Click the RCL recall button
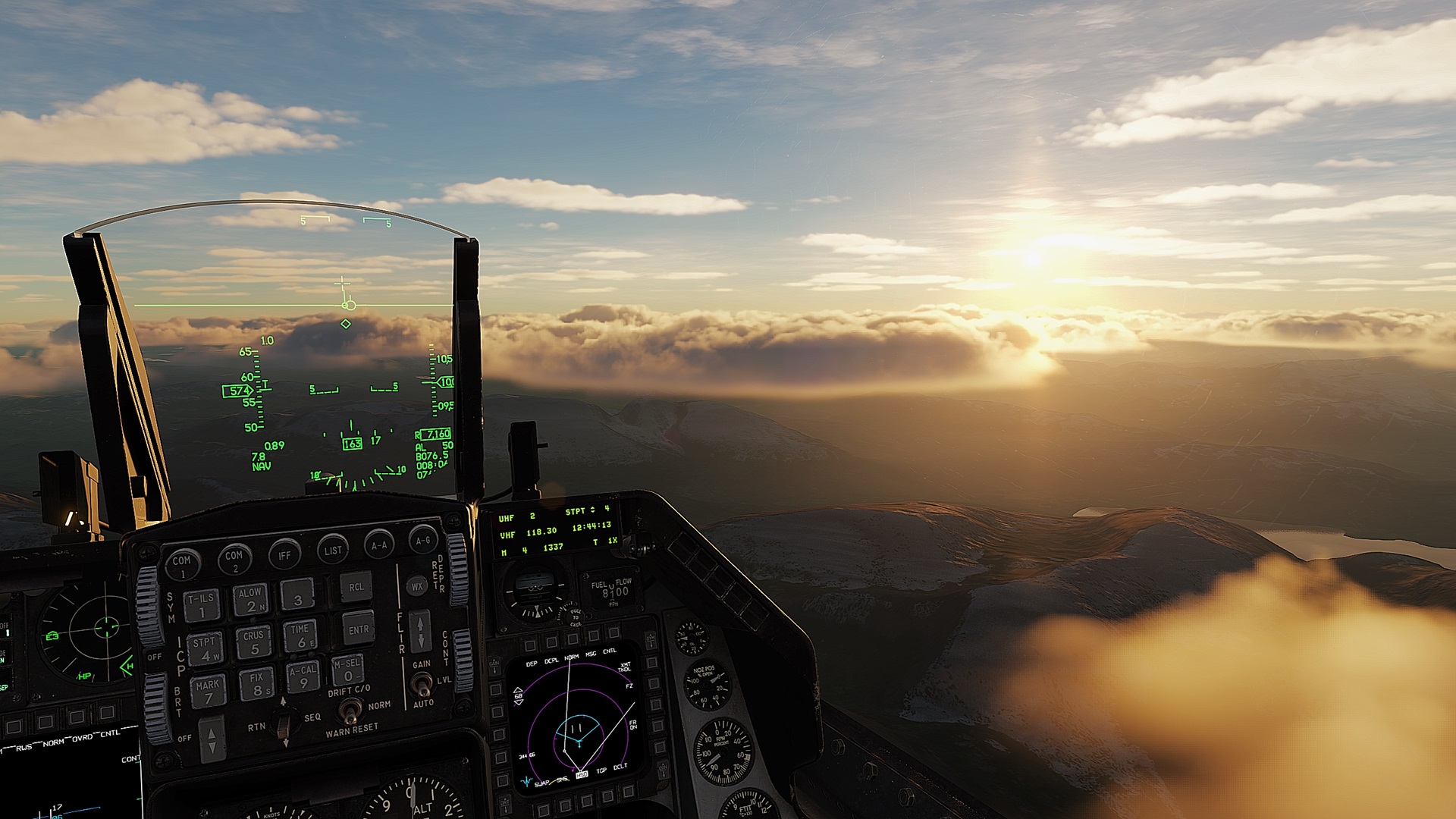The width and height of the screenshot is (1456, 819). pos(356,587)
